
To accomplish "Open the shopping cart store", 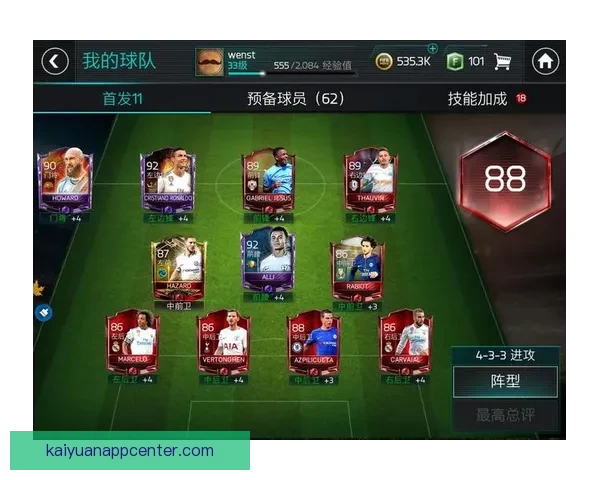I will (503, 61).
